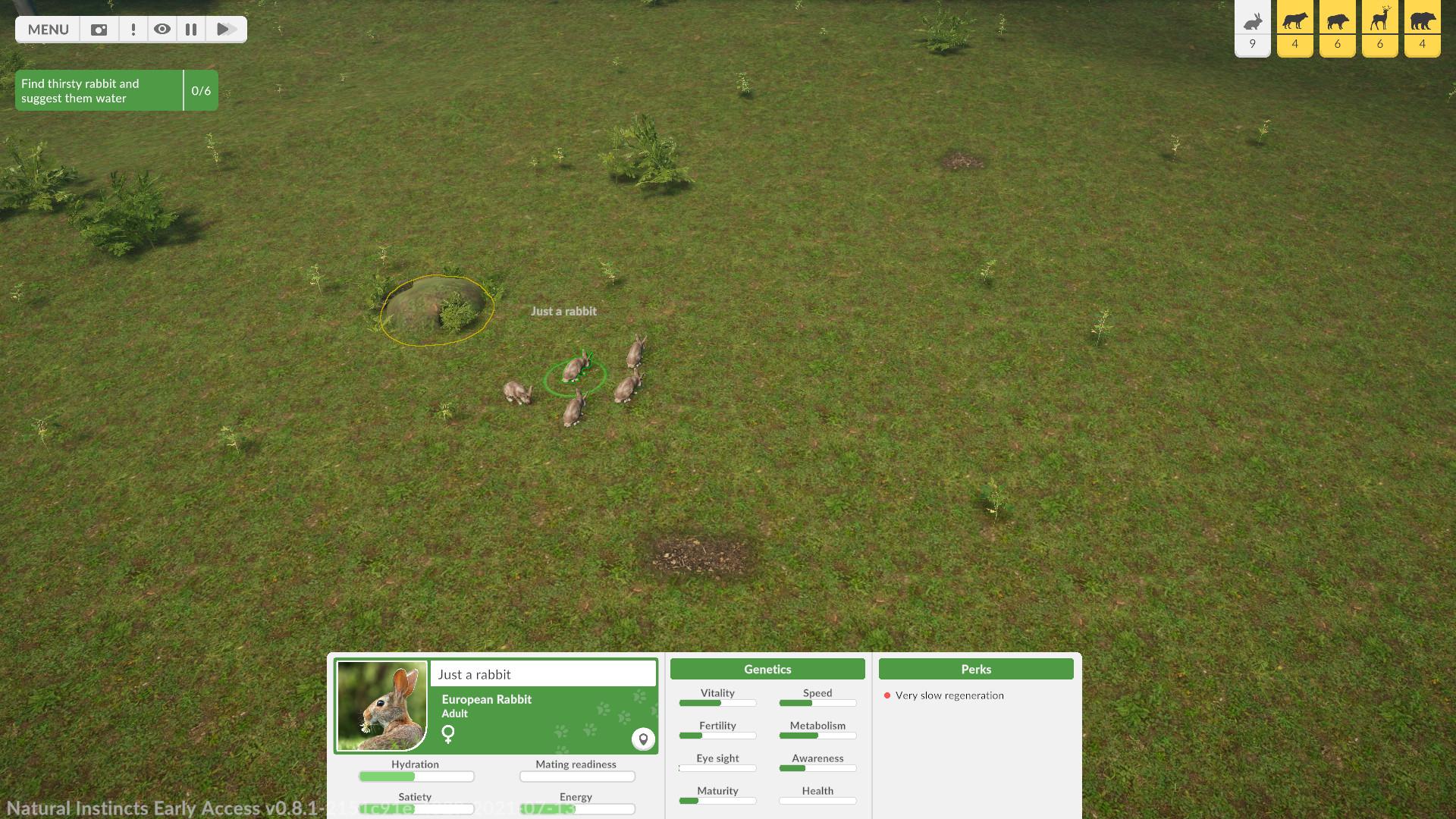Choose the bear species tile
The height and width of the screenshot is (819, 1456).
coord(1422,28)
